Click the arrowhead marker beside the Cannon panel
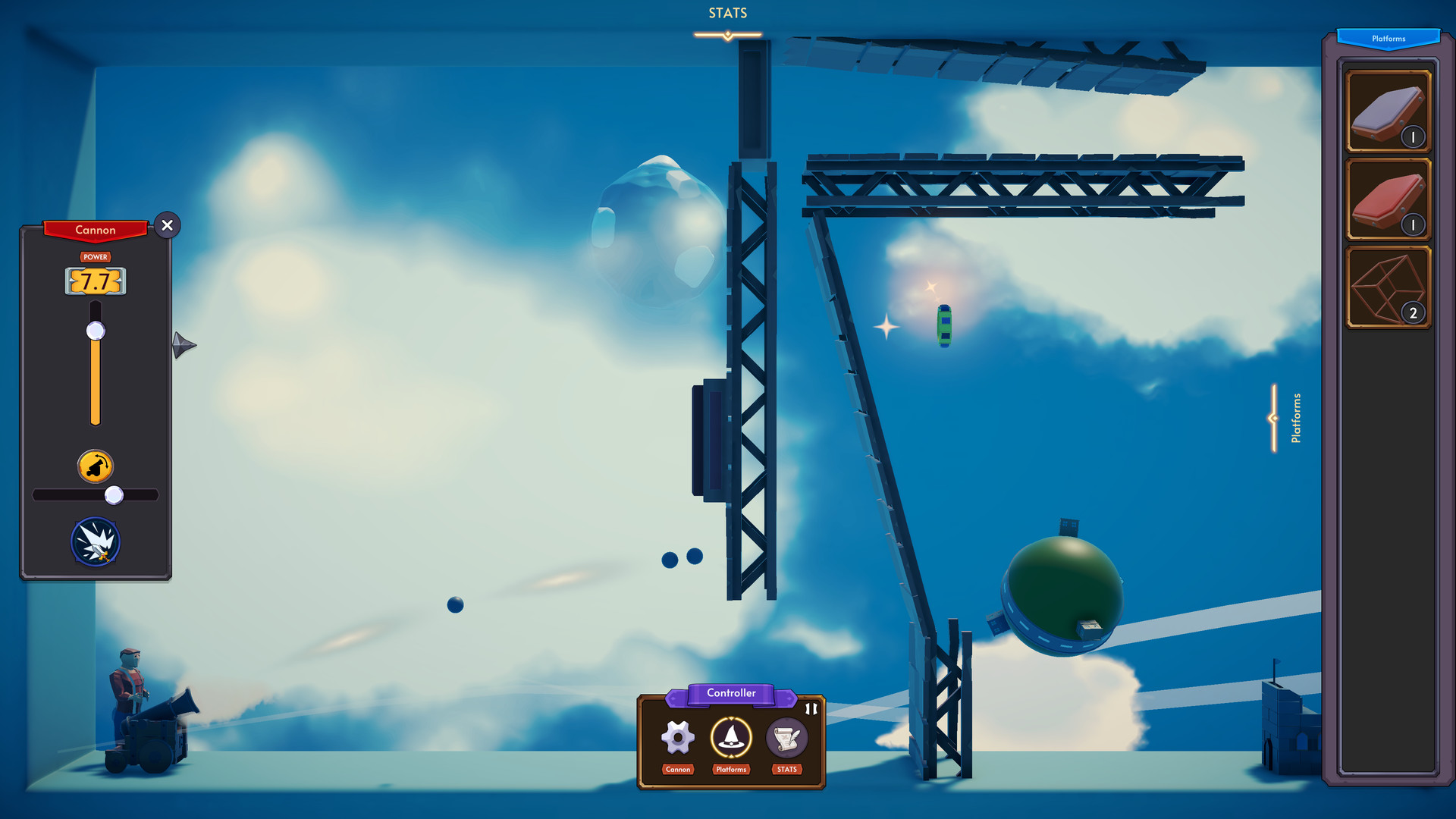Viewport: 1456px width, 819px height. point(183,345)
